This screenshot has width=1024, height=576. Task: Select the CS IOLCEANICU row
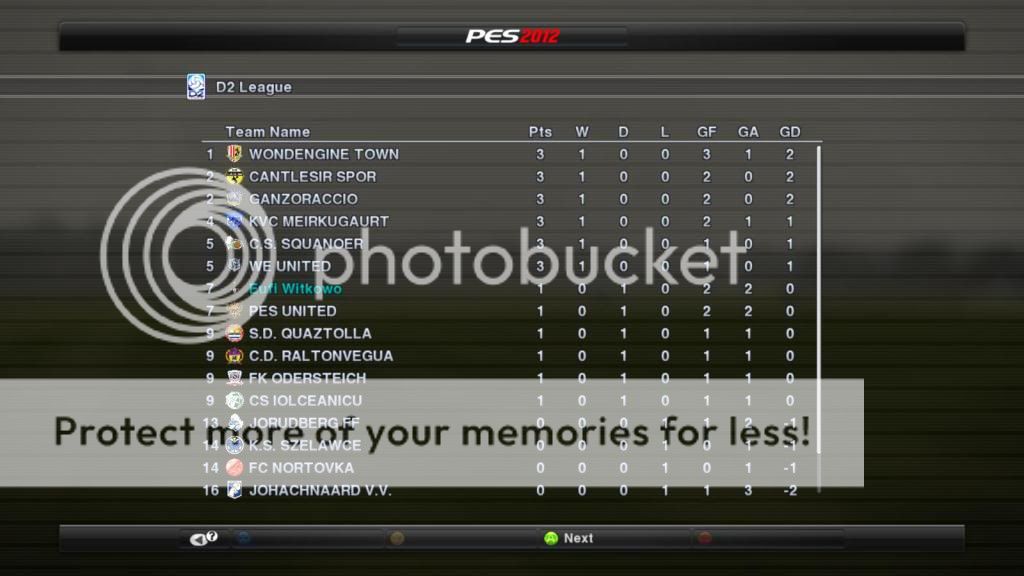(306, 401)
